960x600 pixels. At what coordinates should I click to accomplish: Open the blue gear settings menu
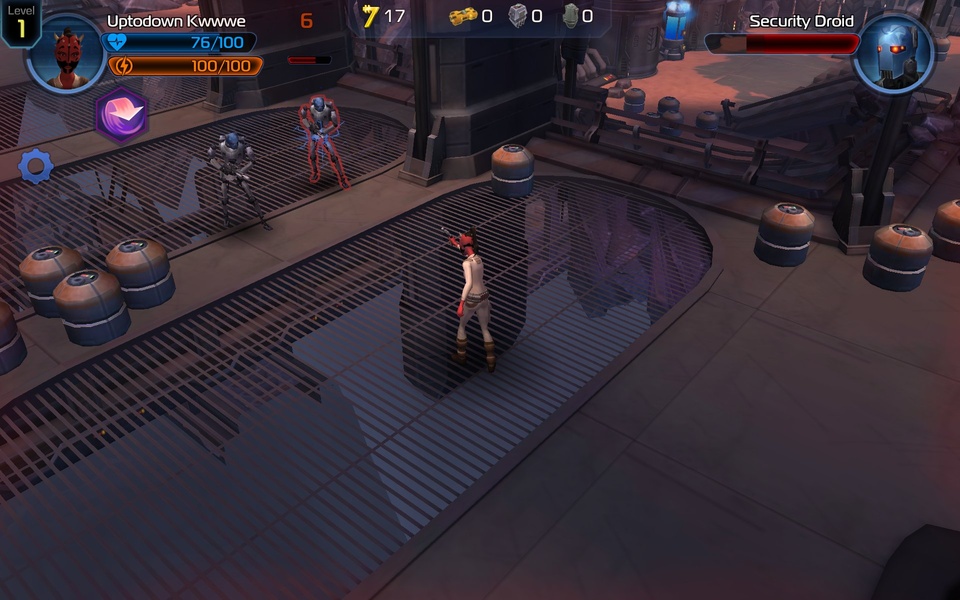point(36,166)
